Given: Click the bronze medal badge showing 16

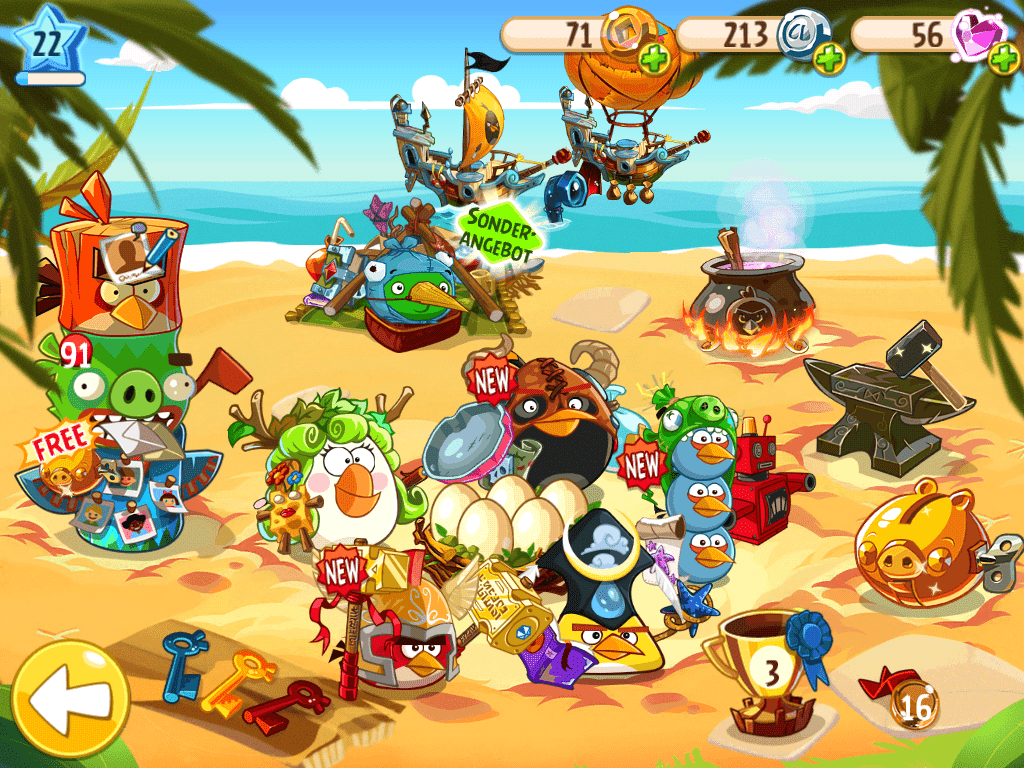Looking at the screenshot, I should pyautogui.click(x=914, y=707).
